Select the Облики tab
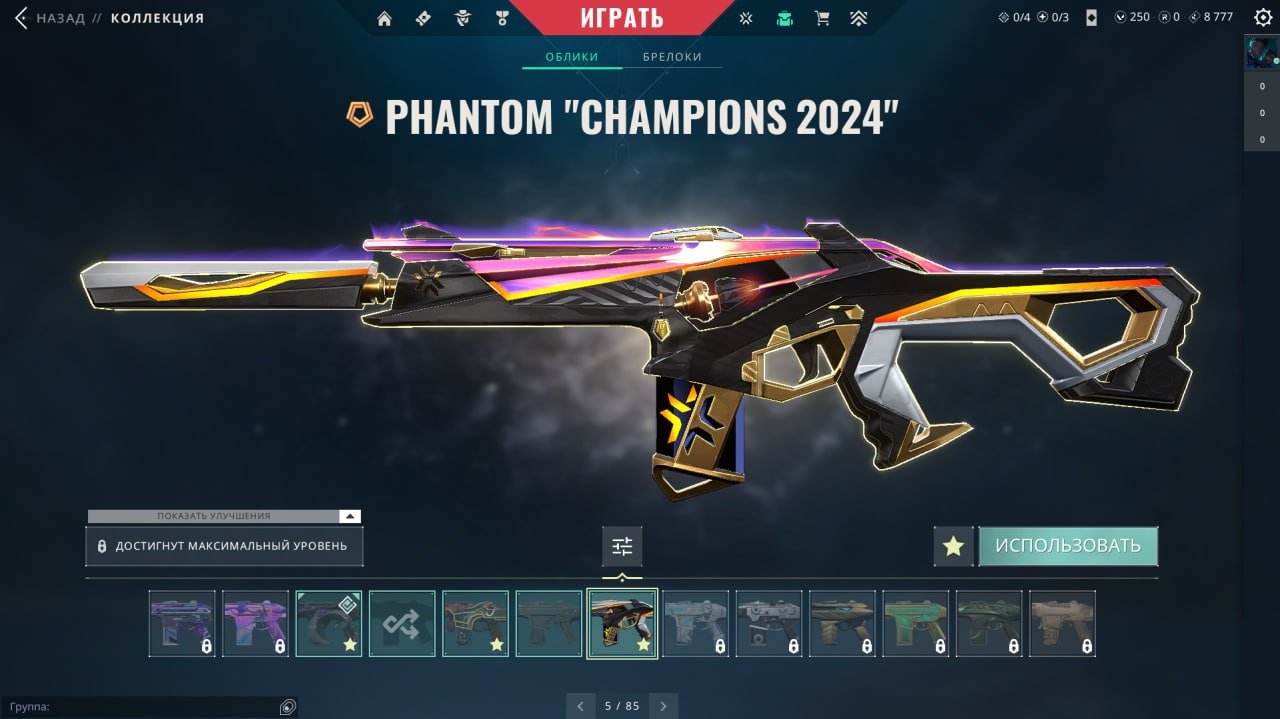Viewport: 1280px width, 719px height. (x=571, y=57)
